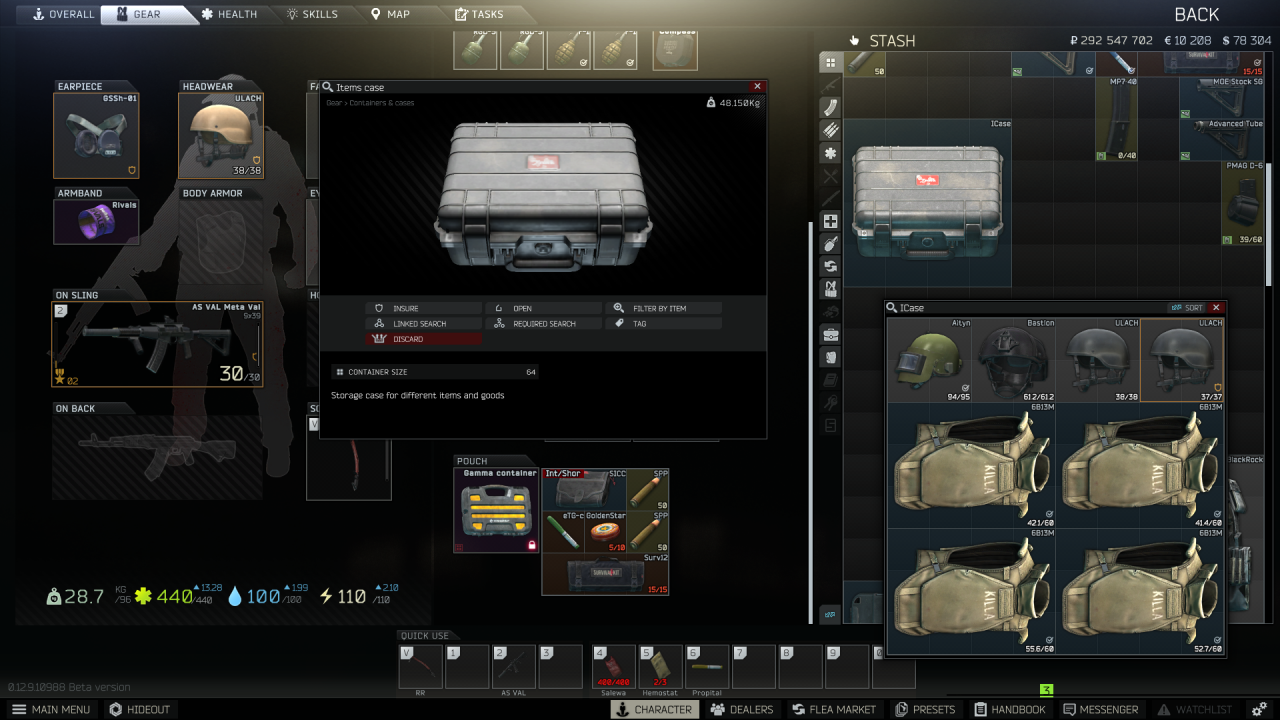Image resolution: width=1280 pixels, height=720 pixels.
Task: Open game settings via the gear icon
Action: (1260, 709)
